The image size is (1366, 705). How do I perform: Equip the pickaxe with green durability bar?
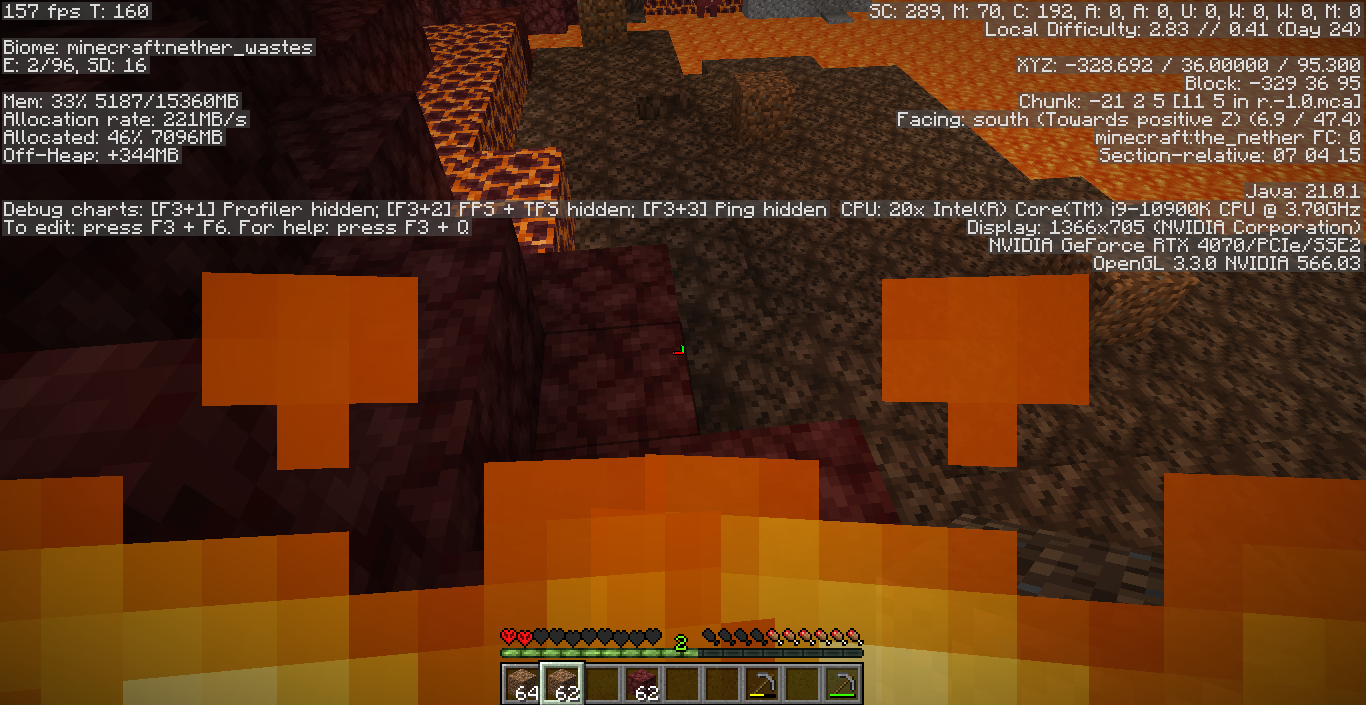pos(842,684)
